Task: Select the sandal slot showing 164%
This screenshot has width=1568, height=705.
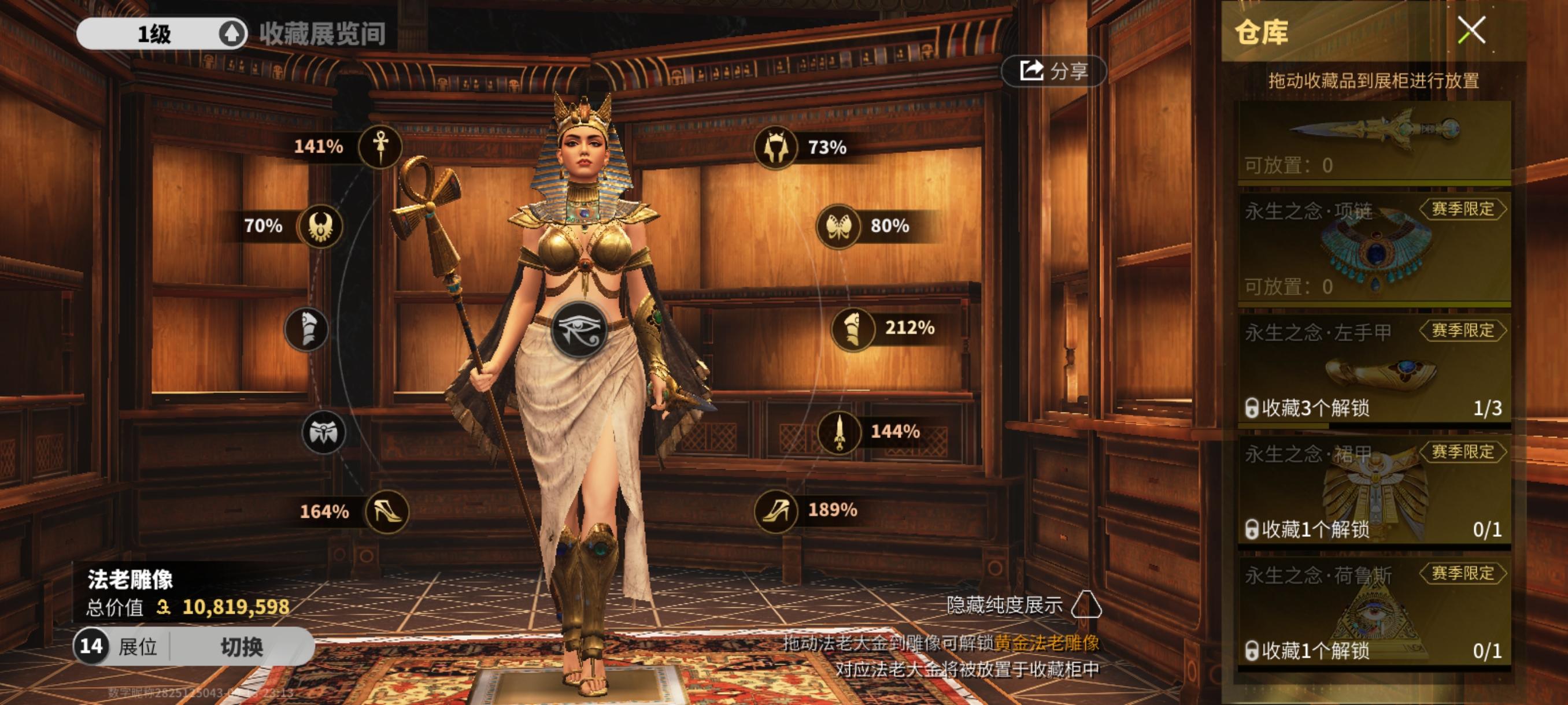Action: [x=387, y=511]
